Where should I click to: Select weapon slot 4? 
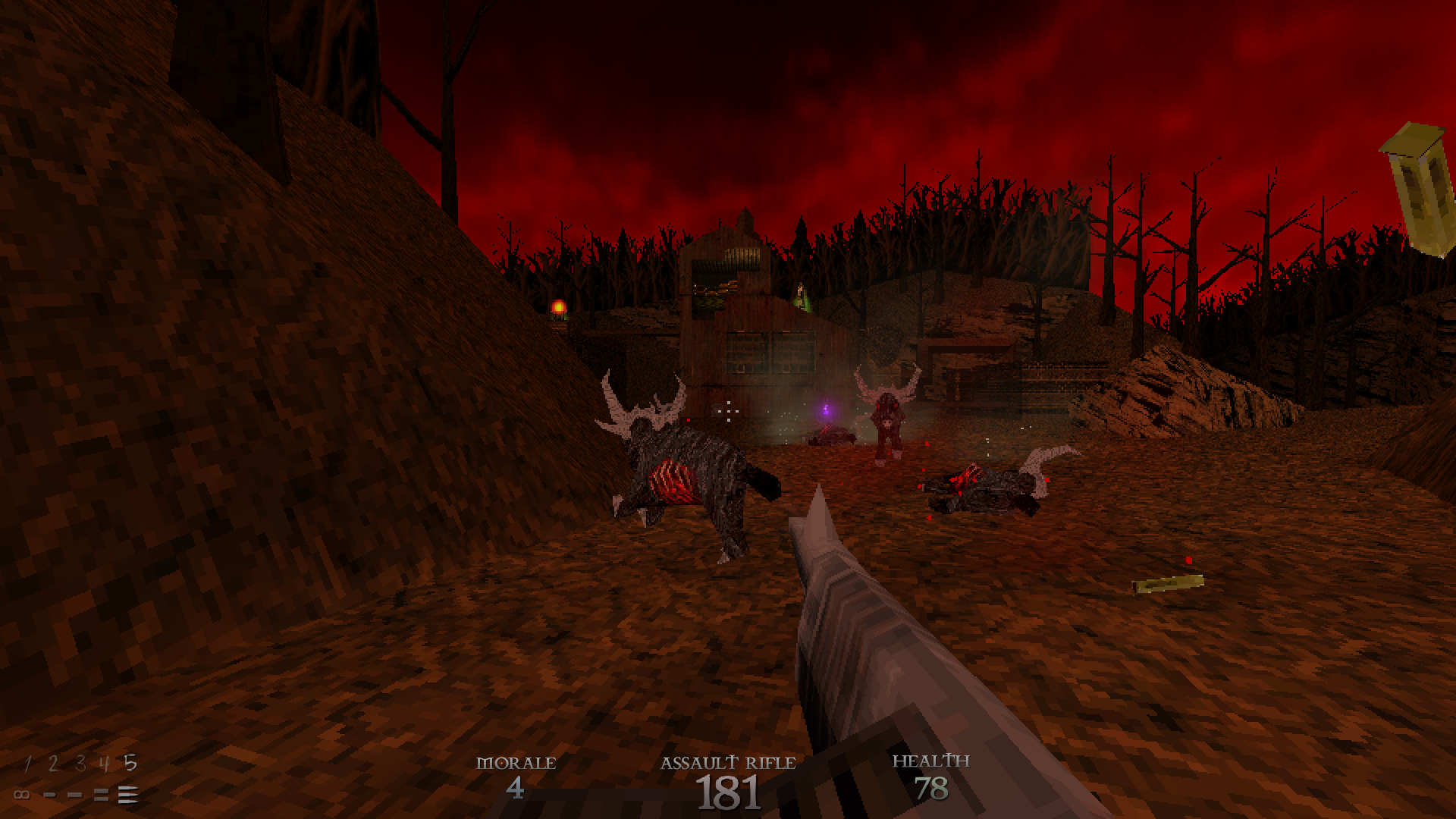point(105,764)
